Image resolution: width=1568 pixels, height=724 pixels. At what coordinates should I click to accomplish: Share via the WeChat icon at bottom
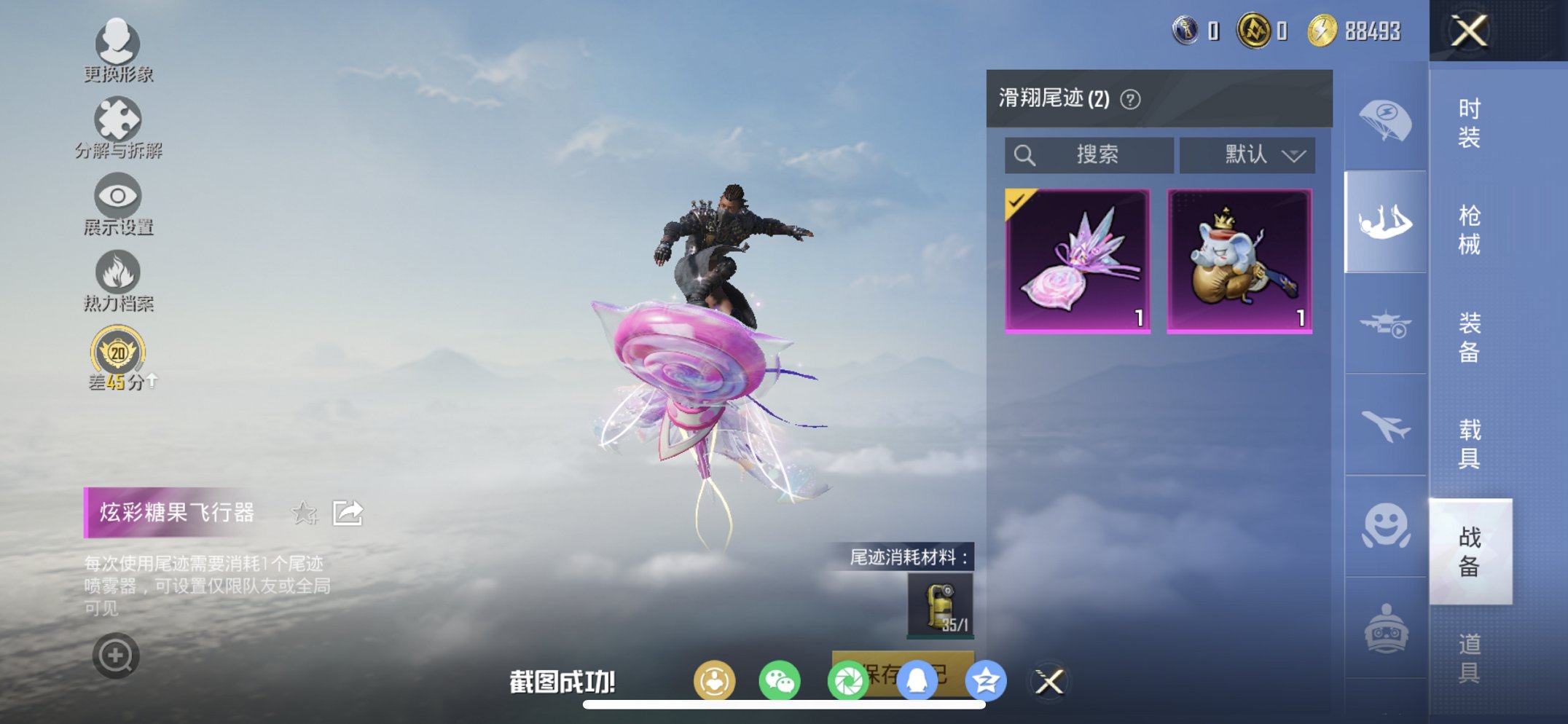coord(779,680)
